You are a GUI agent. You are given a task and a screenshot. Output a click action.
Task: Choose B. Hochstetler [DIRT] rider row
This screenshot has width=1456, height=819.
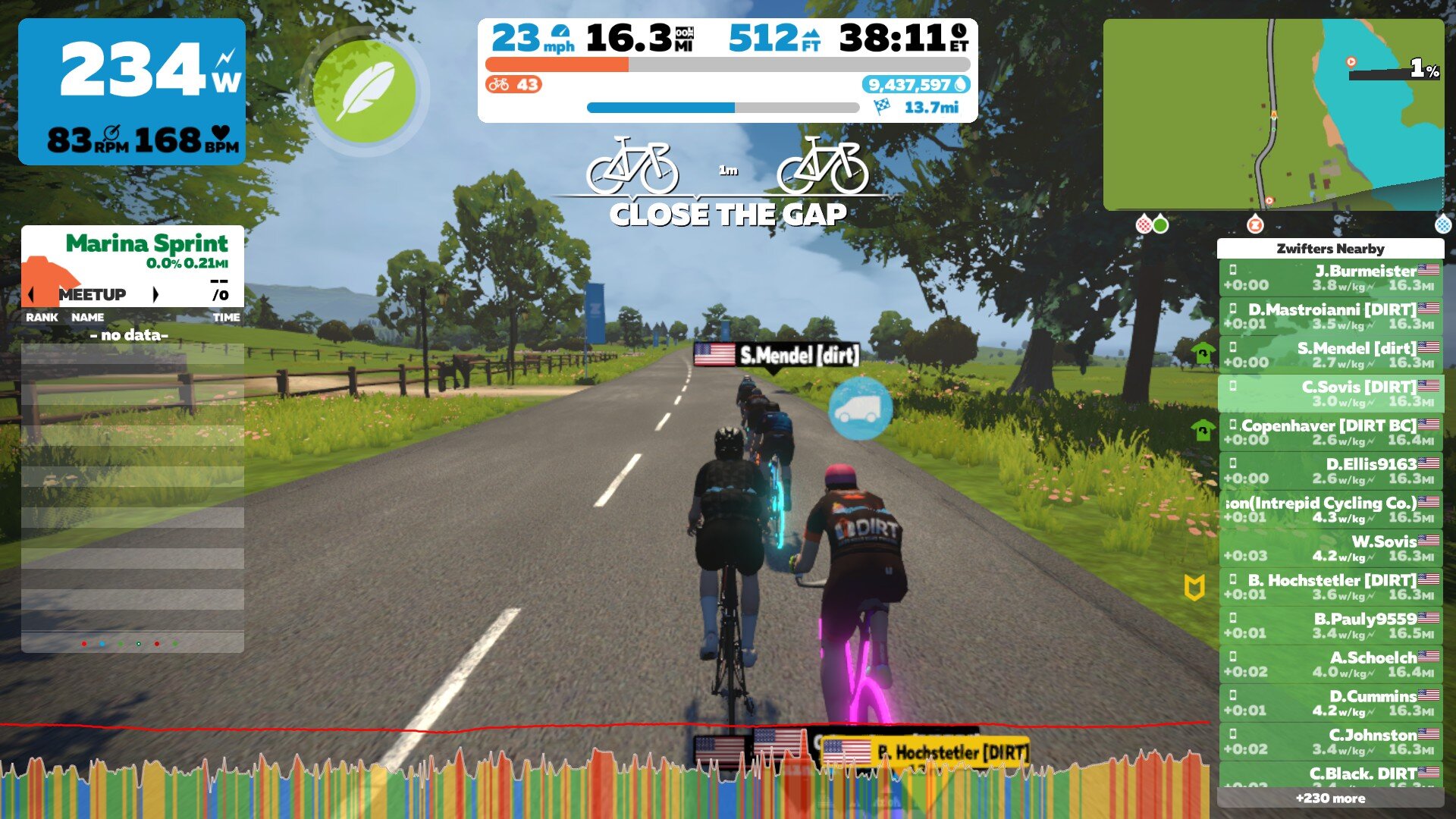[1330, 587]
